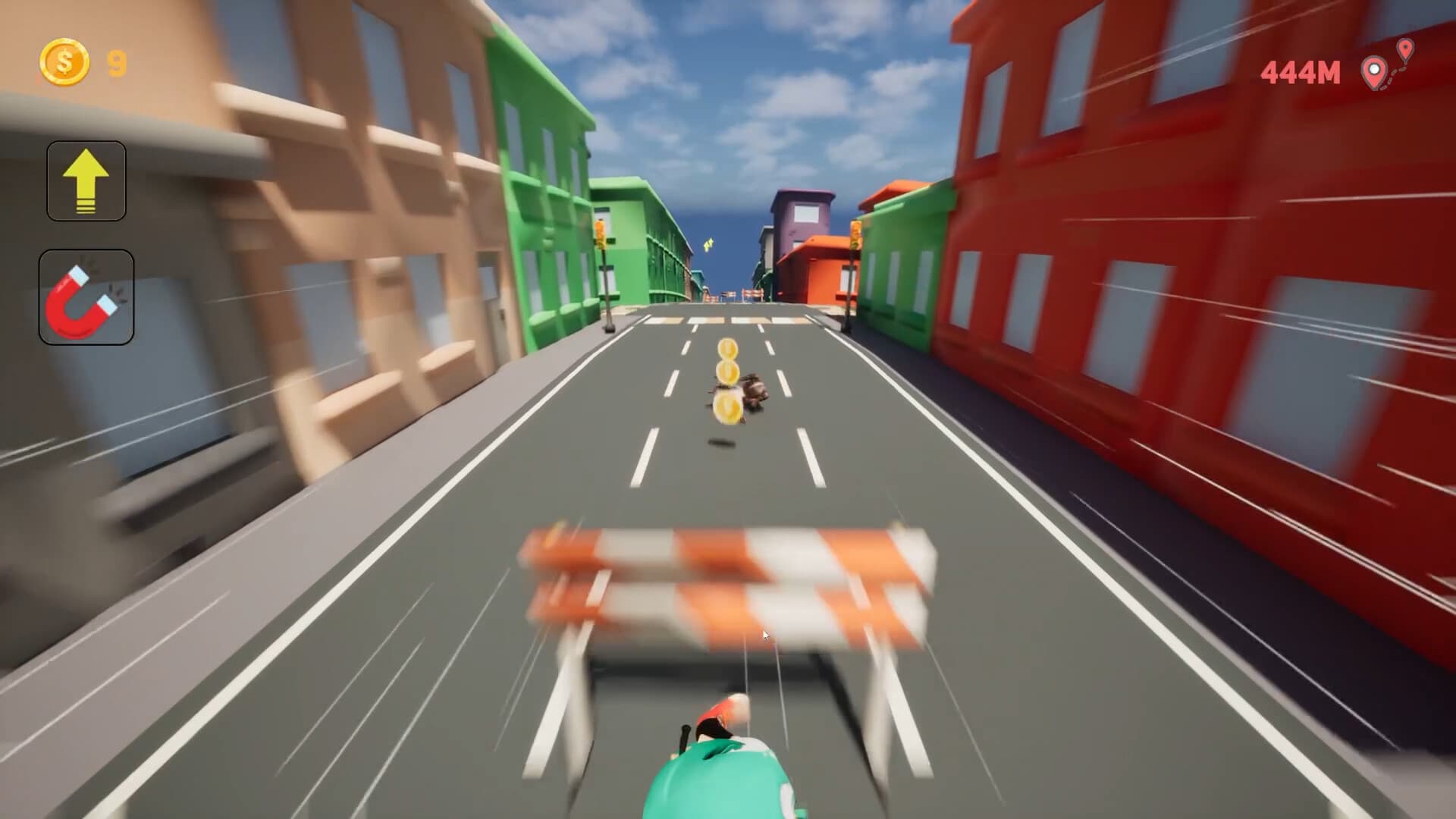
Task: Select the yellow arrow speed boost power-up
Action: [86, 181]
